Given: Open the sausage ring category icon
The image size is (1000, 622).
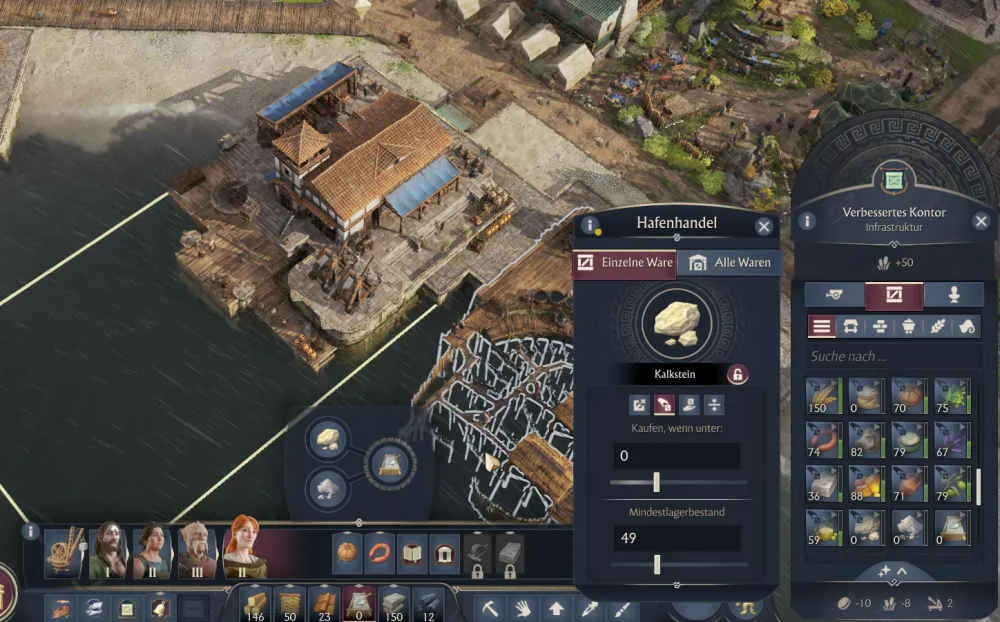Looking at the screenshot, I should (x=380, y=553).
